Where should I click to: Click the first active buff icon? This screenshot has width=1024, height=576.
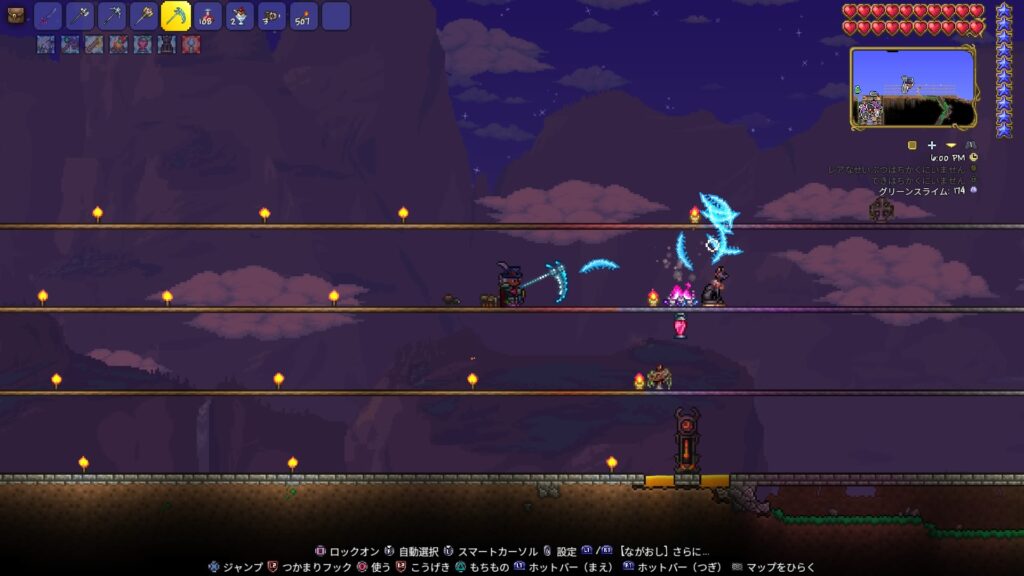[45, 44]
